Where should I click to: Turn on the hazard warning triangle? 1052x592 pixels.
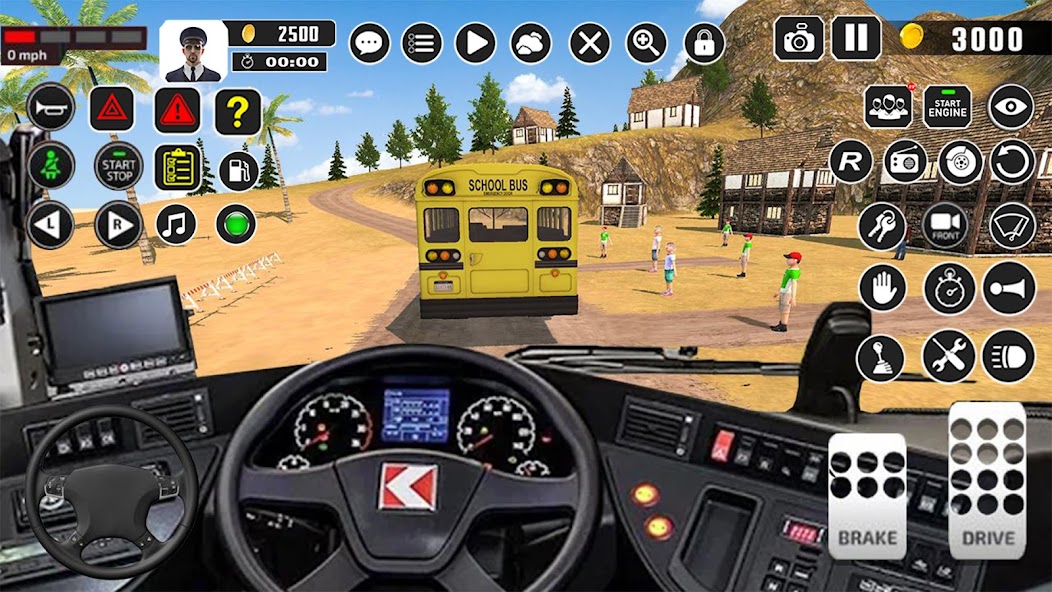click(112, 108)
